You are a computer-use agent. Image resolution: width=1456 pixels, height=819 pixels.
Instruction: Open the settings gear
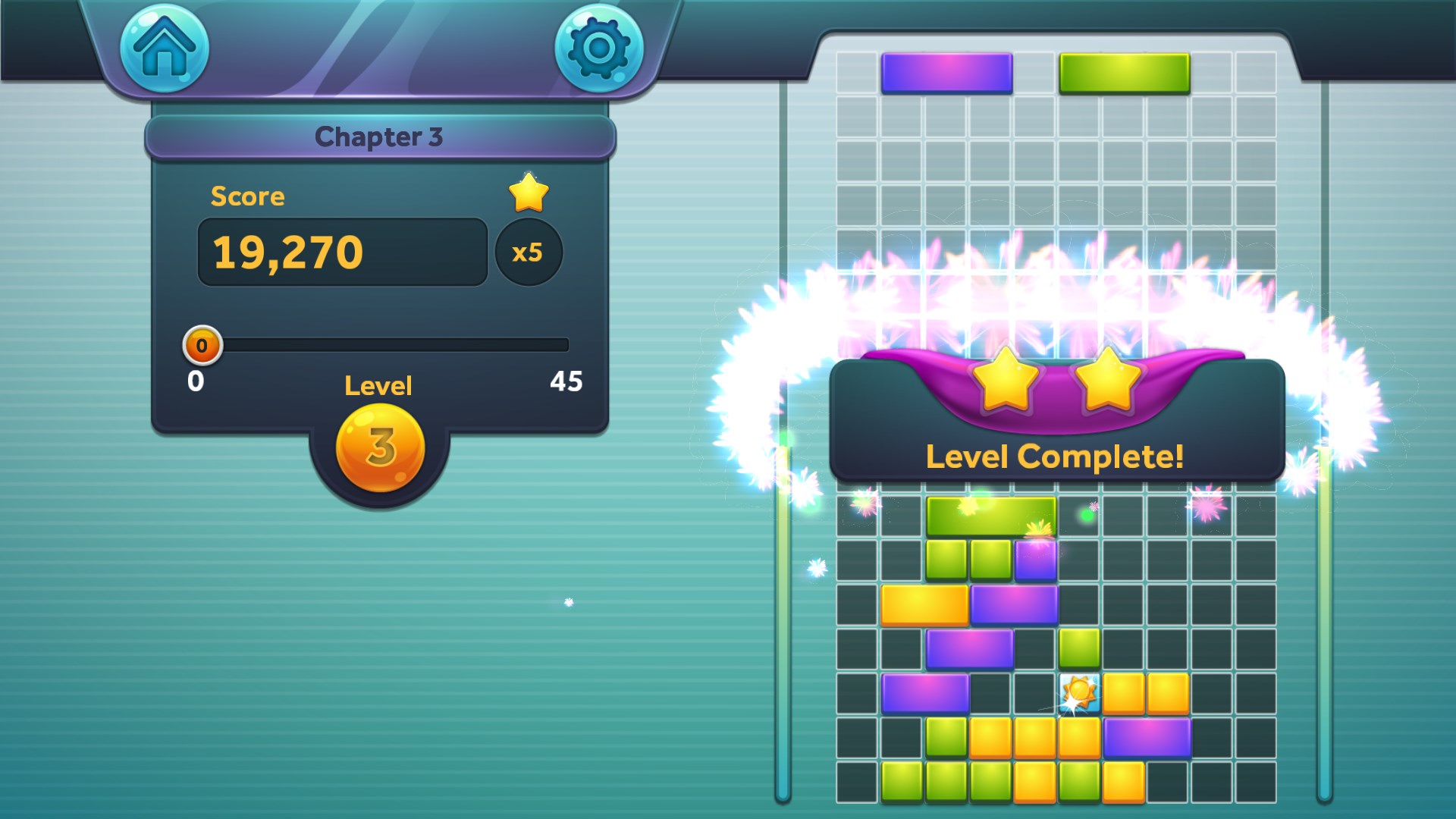(599, 49)
